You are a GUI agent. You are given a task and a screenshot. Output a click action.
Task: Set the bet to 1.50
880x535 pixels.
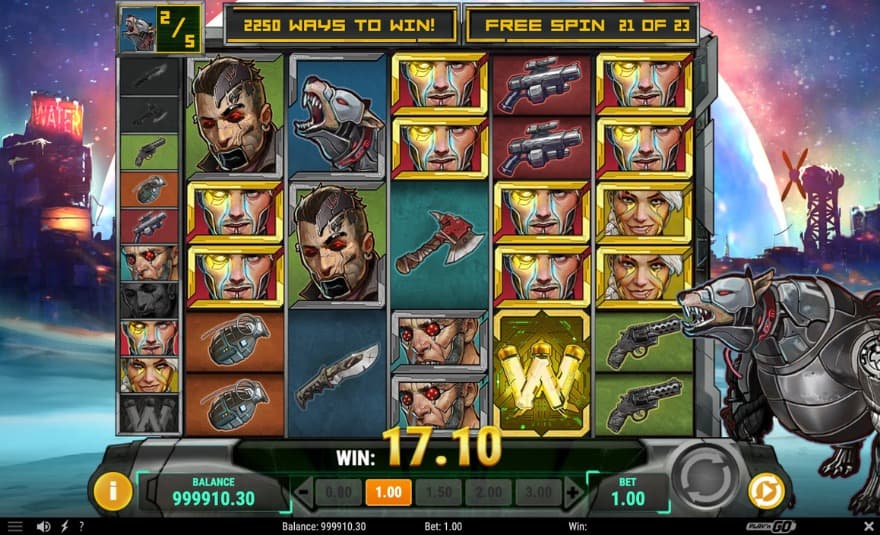[x=438, y=492]
